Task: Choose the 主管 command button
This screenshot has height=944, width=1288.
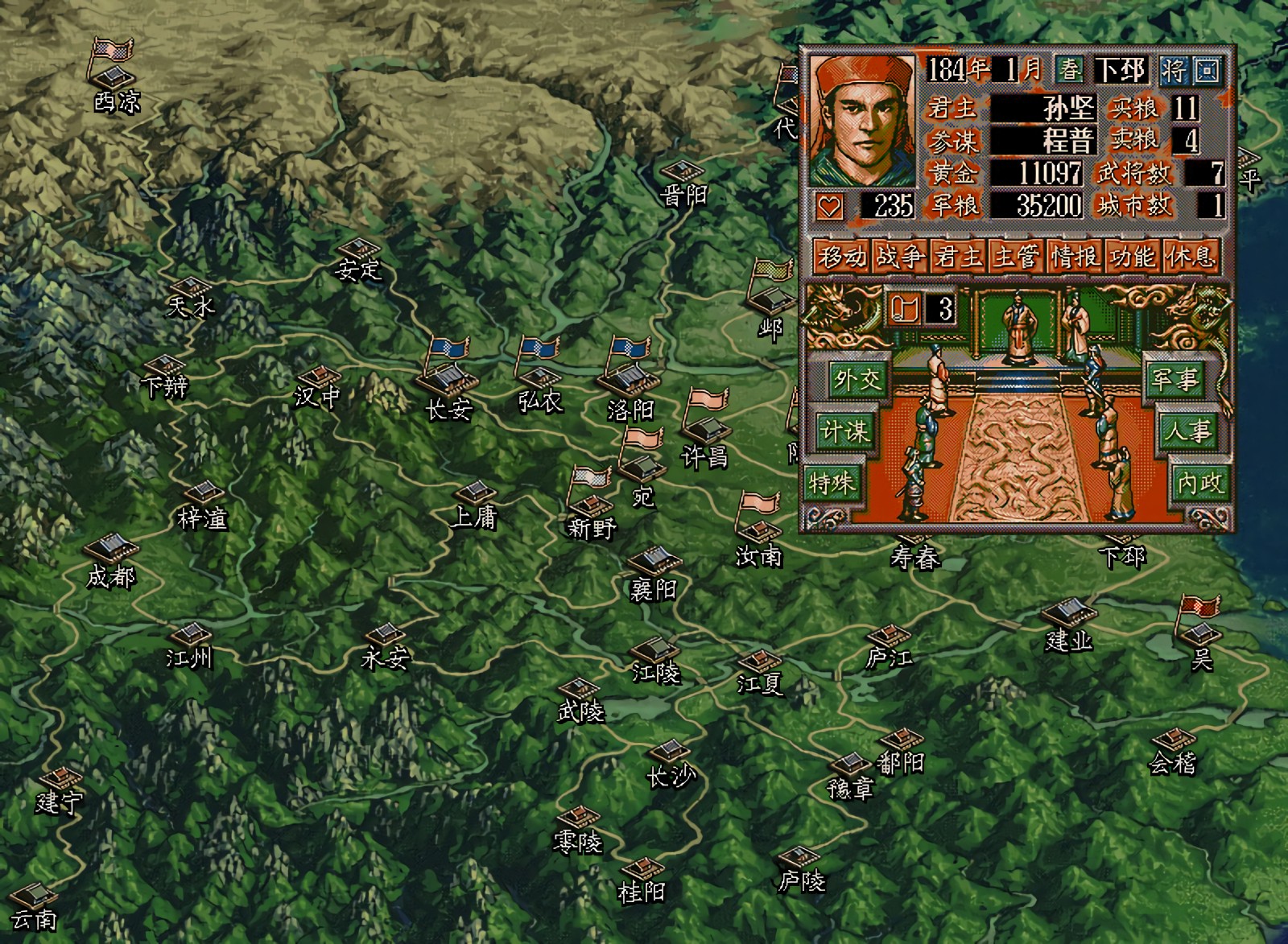Action: [x=1016, y=257]
